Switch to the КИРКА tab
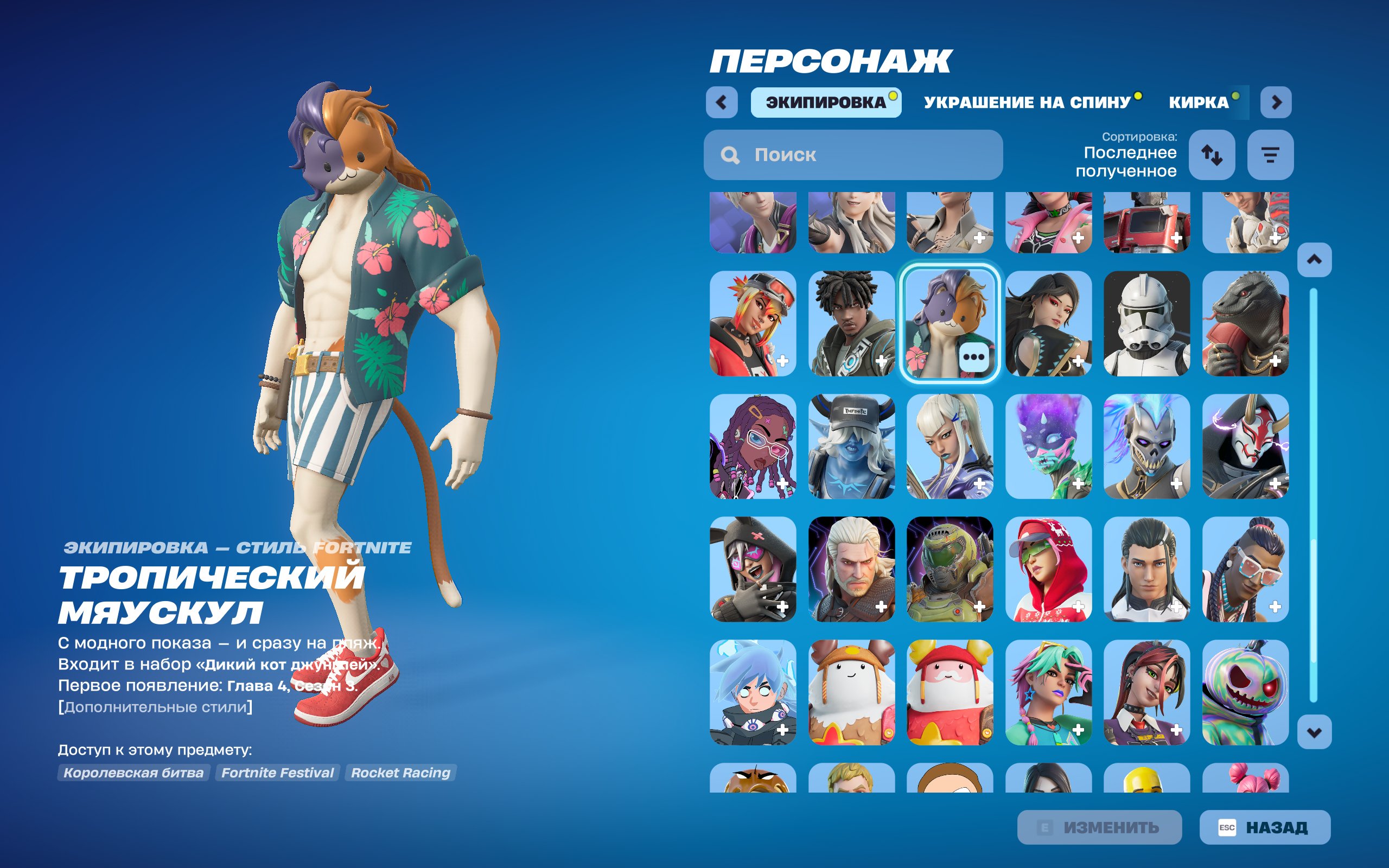Screen dimensions: 1389x868 pyautogui.click(x=1203, y=101)
